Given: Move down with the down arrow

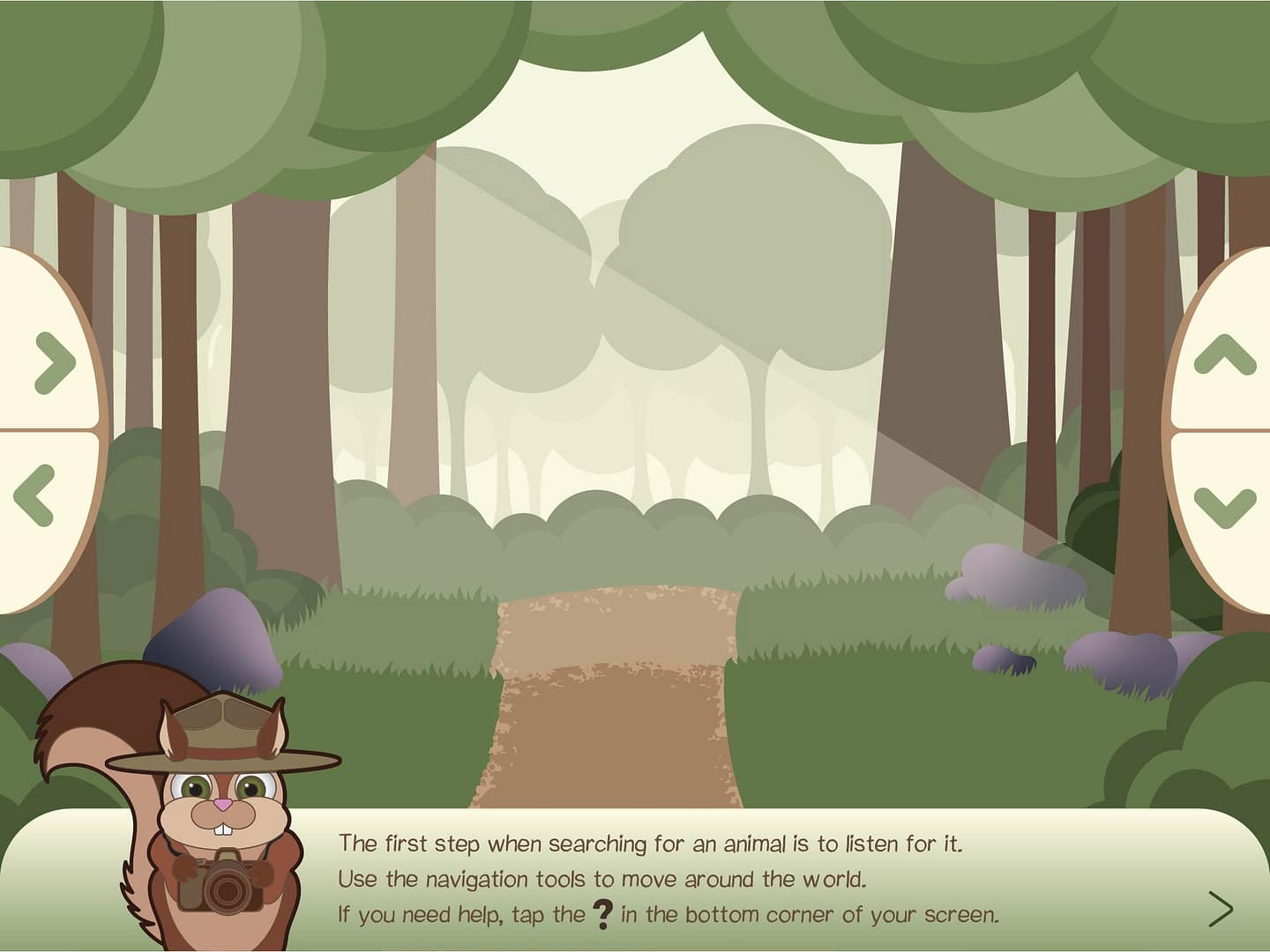Looking at the screenshot, I should (x=1224, y=507).
